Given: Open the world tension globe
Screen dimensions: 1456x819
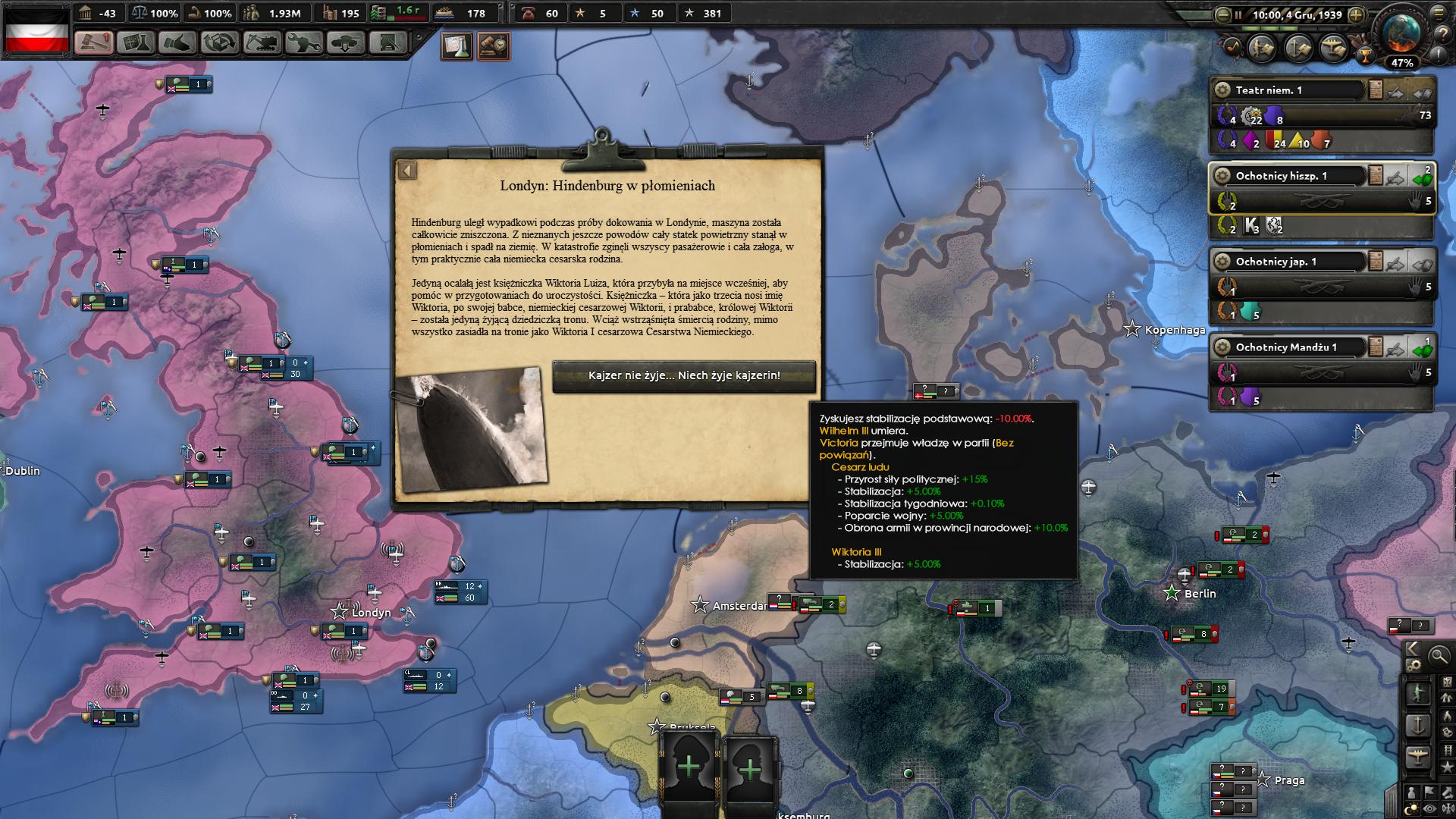Looking at the screenshot, I should coord(1401,33).
